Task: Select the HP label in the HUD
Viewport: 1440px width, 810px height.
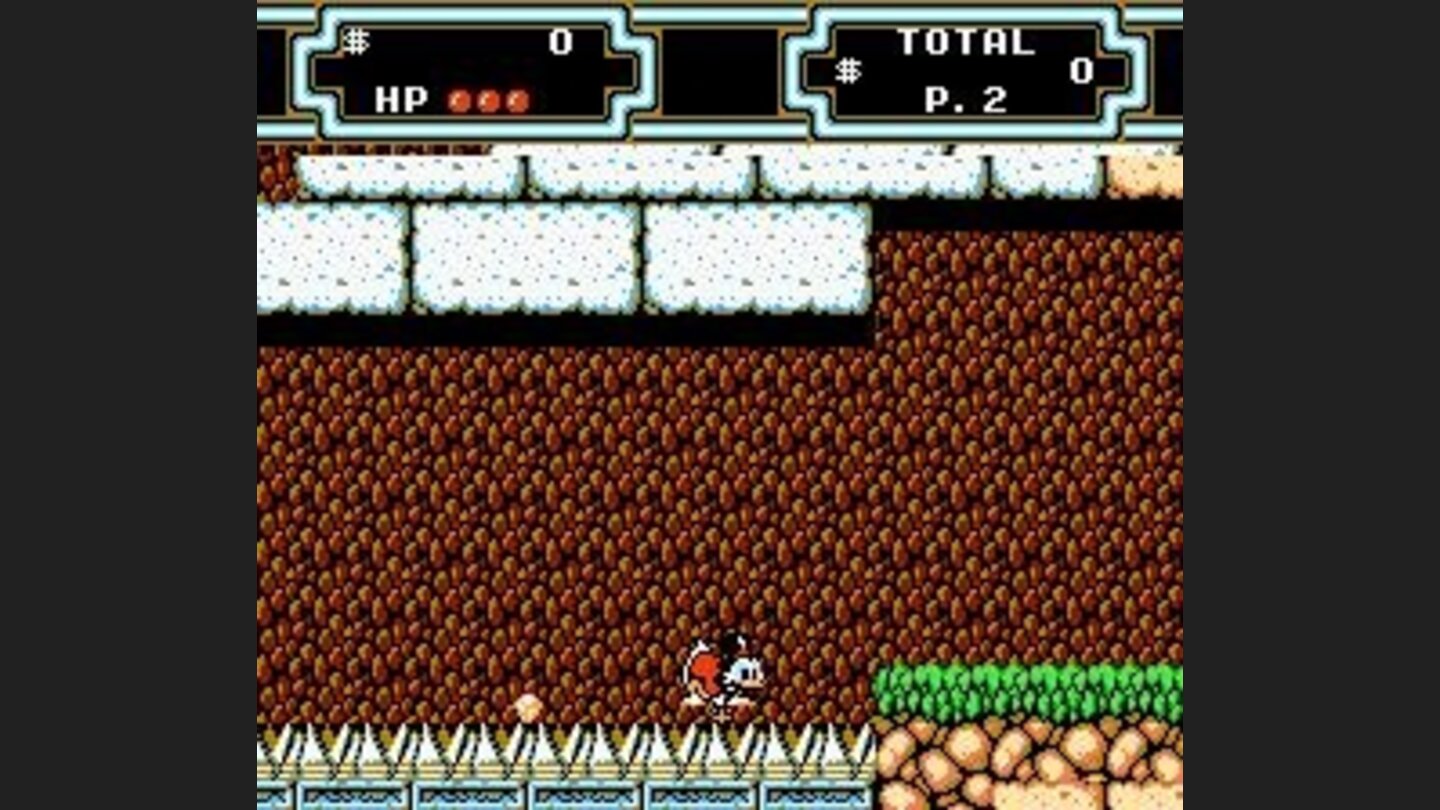Action: 400,100
